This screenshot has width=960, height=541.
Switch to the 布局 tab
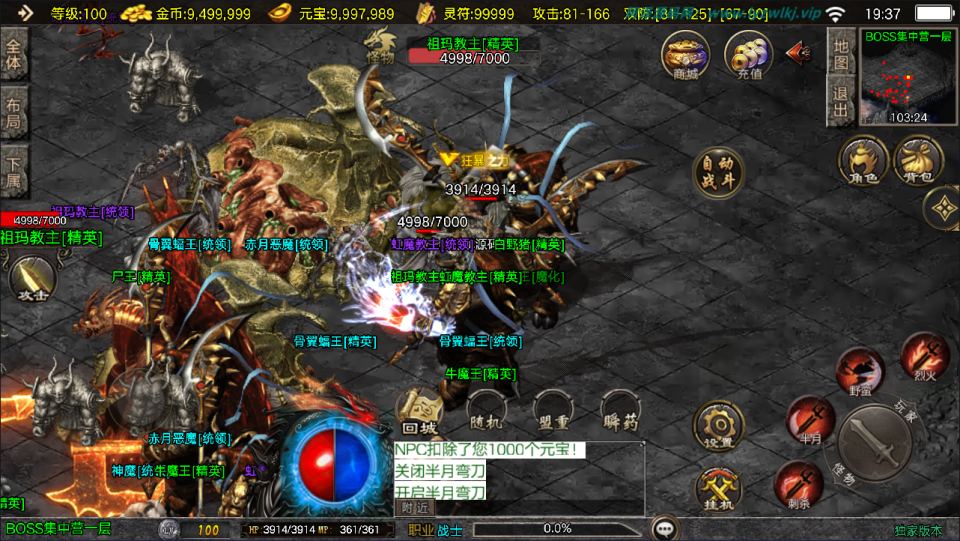tap(14, 111)
